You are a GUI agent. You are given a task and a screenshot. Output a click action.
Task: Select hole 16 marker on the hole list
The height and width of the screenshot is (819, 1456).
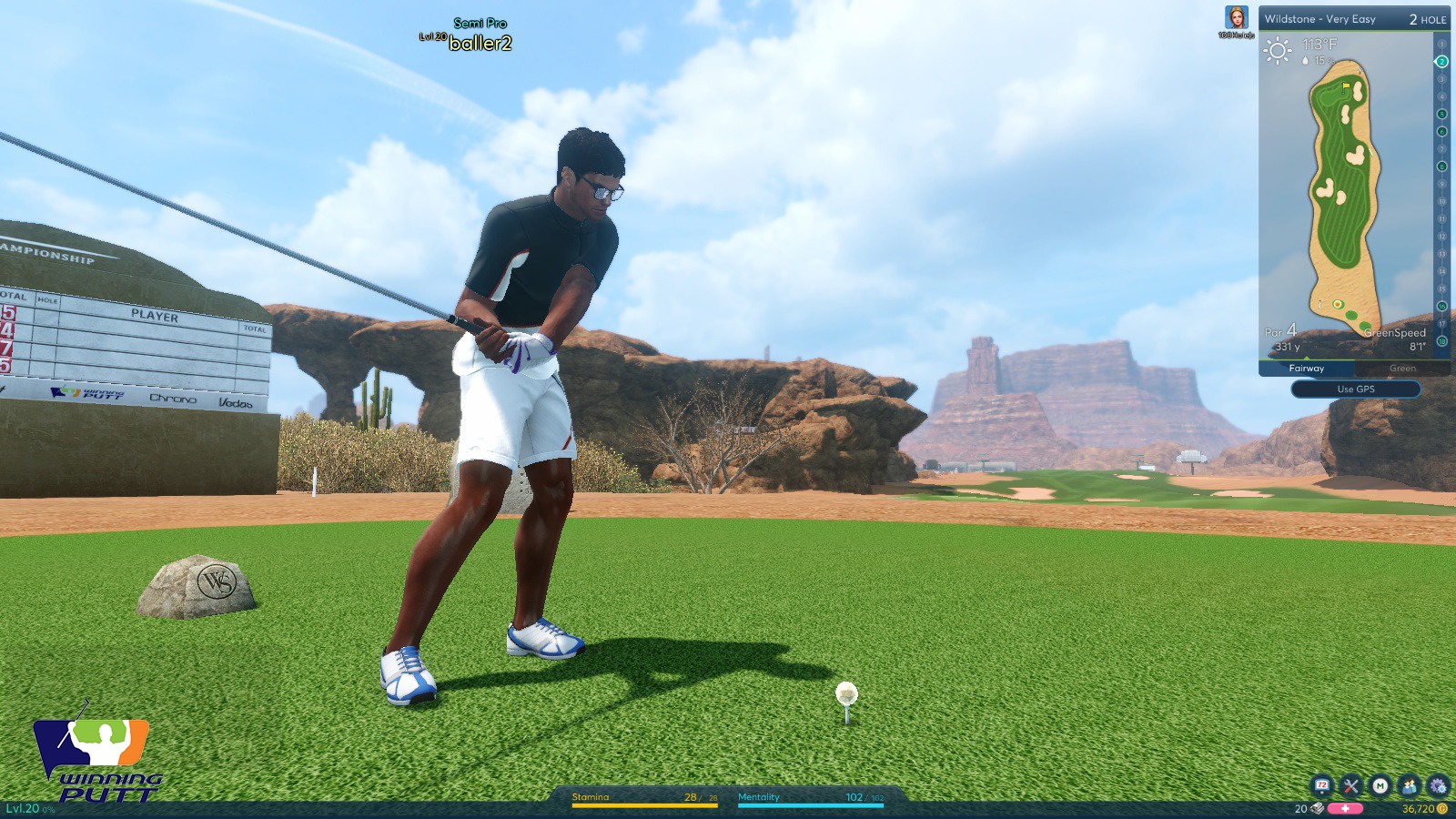point(1441,307)
